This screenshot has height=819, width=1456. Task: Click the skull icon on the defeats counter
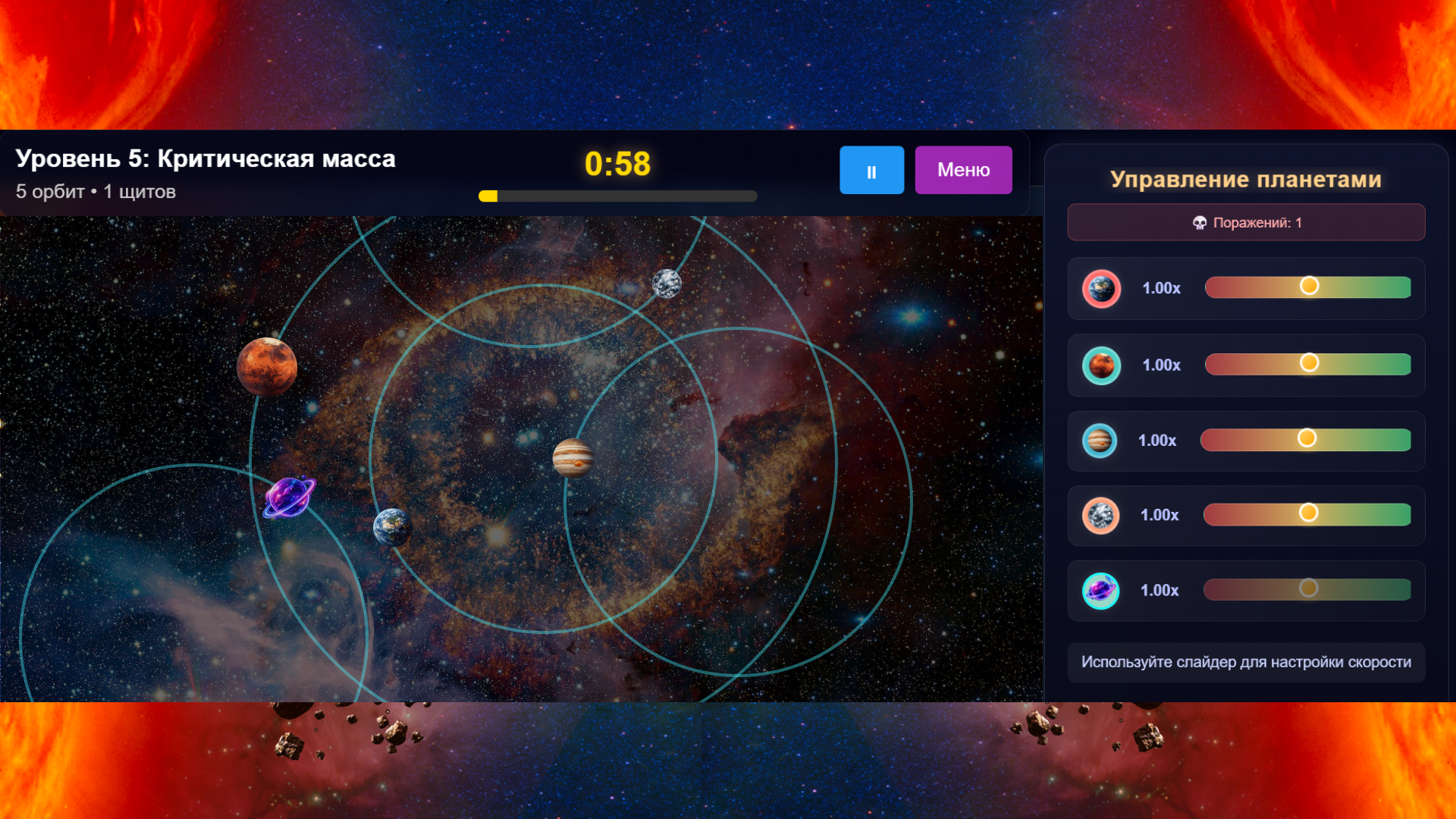(1200, 222)
